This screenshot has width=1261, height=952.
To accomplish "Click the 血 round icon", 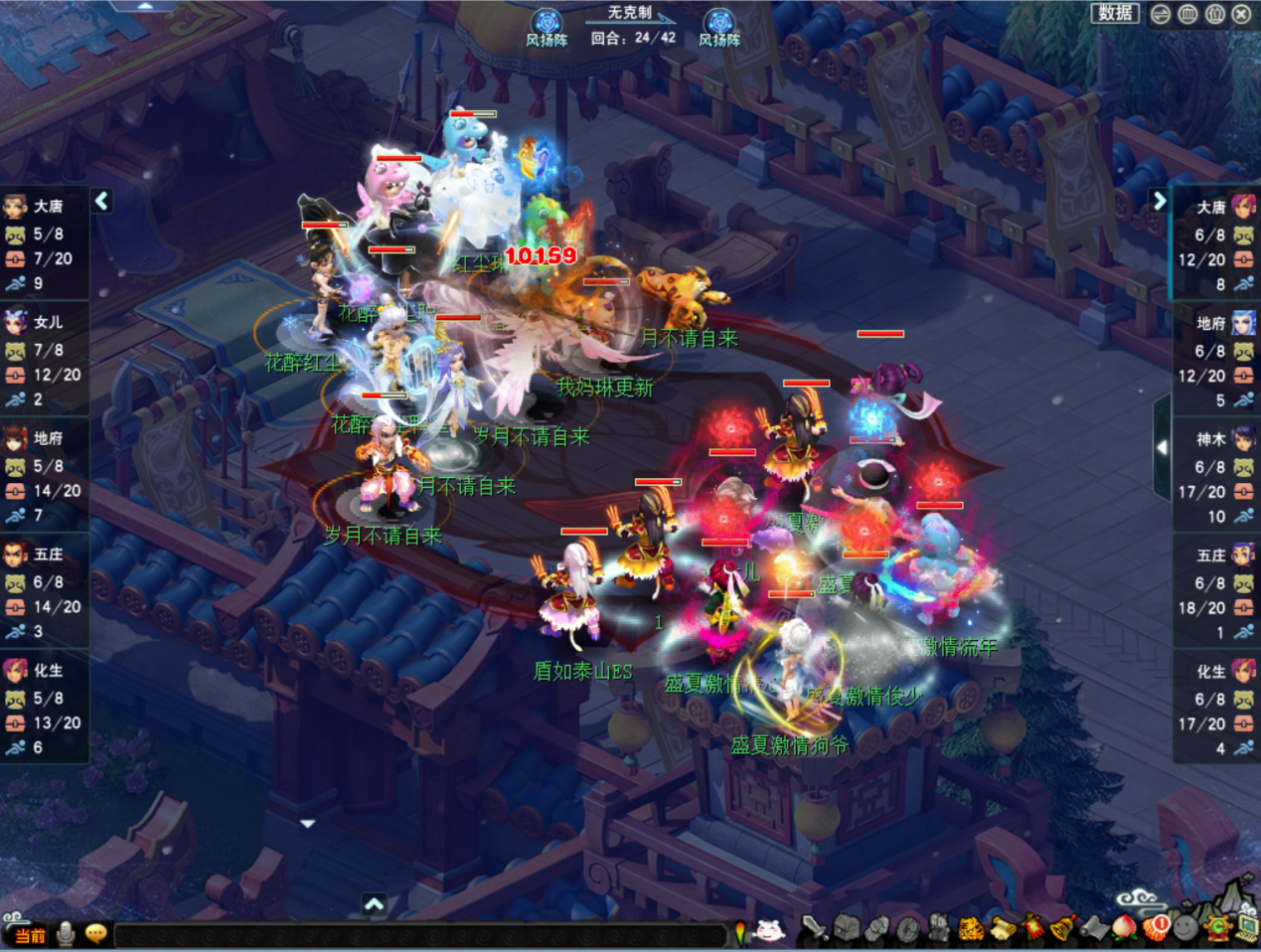I will click(1187, 14).
